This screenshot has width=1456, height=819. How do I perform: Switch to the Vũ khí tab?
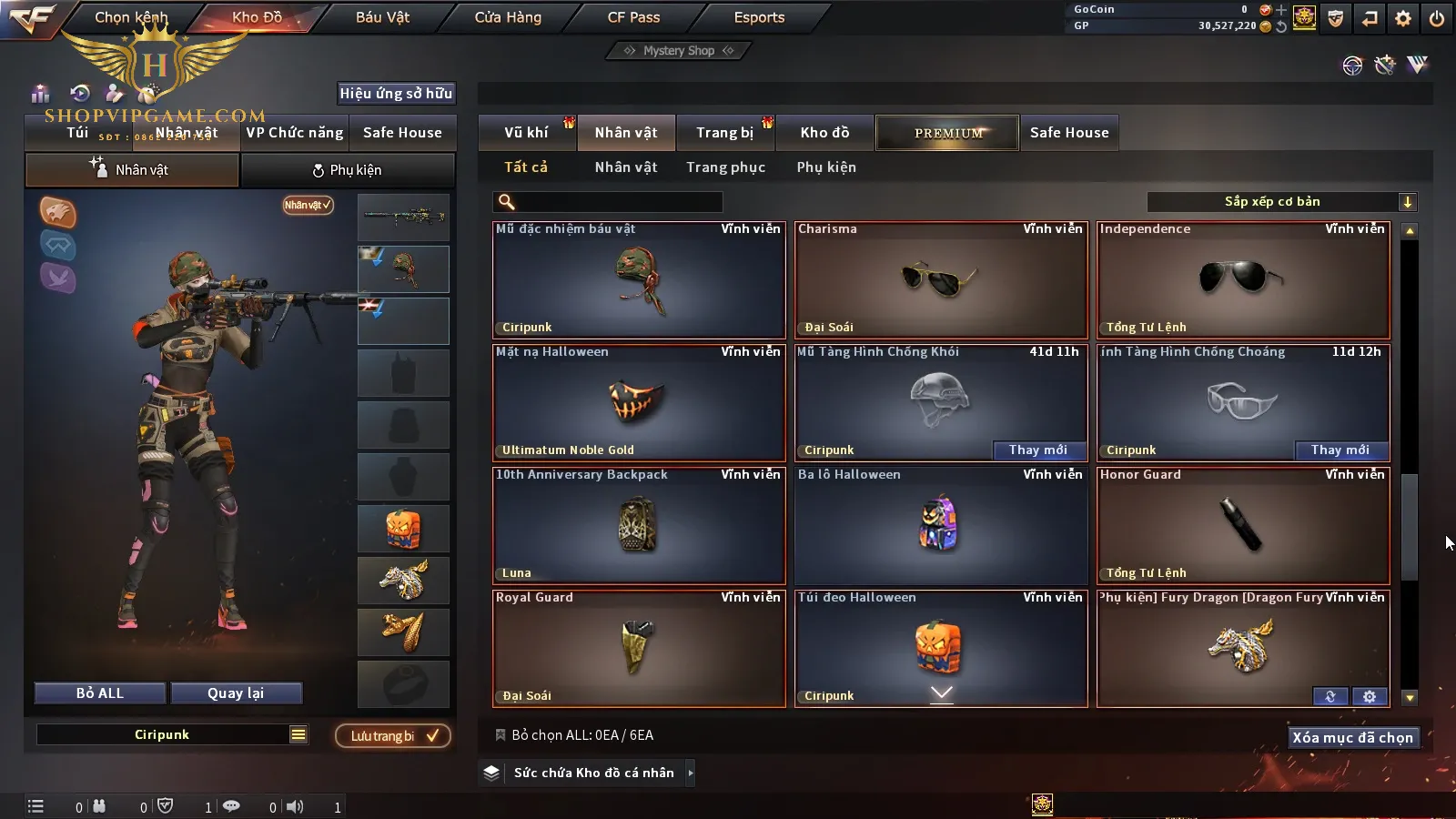point(526,133)
